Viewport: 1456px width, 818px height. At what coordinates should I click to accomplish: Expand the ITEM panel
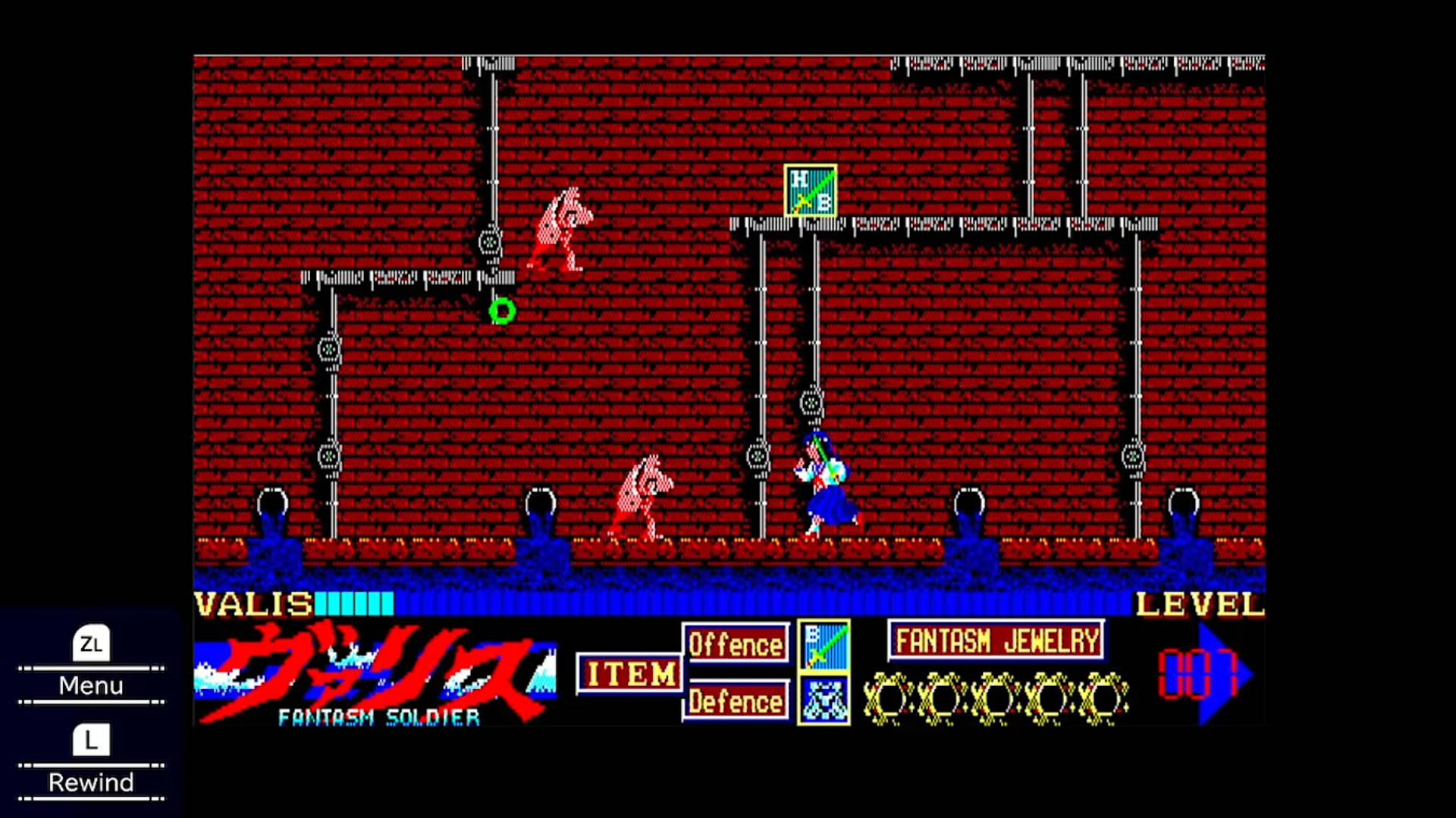tap(629, 673)
